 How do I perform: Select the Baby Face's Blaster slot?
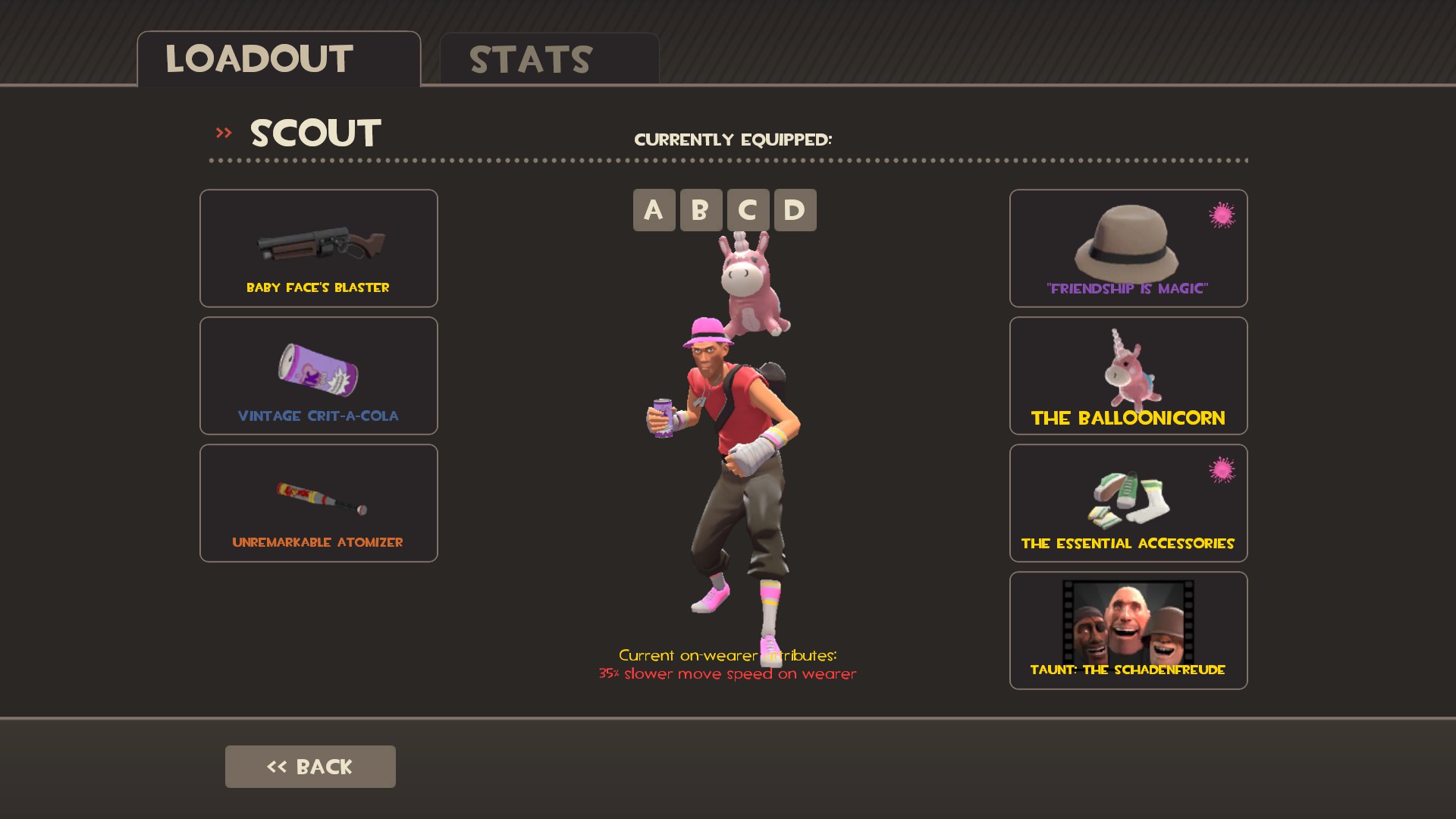point(318,248)
